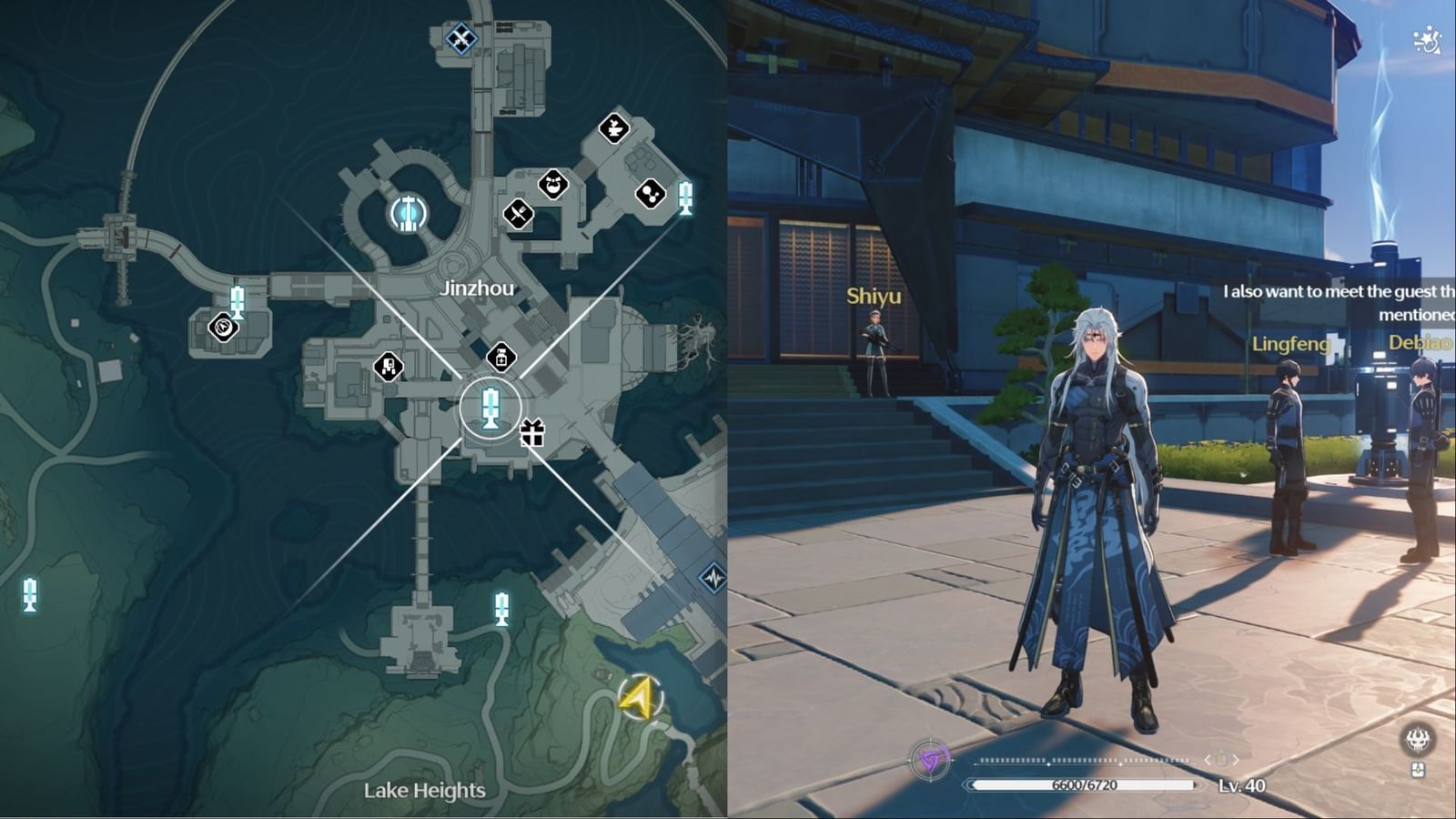Select the Lingfeng NPC name label
1456x819 pixels.
pos(1291,346)
